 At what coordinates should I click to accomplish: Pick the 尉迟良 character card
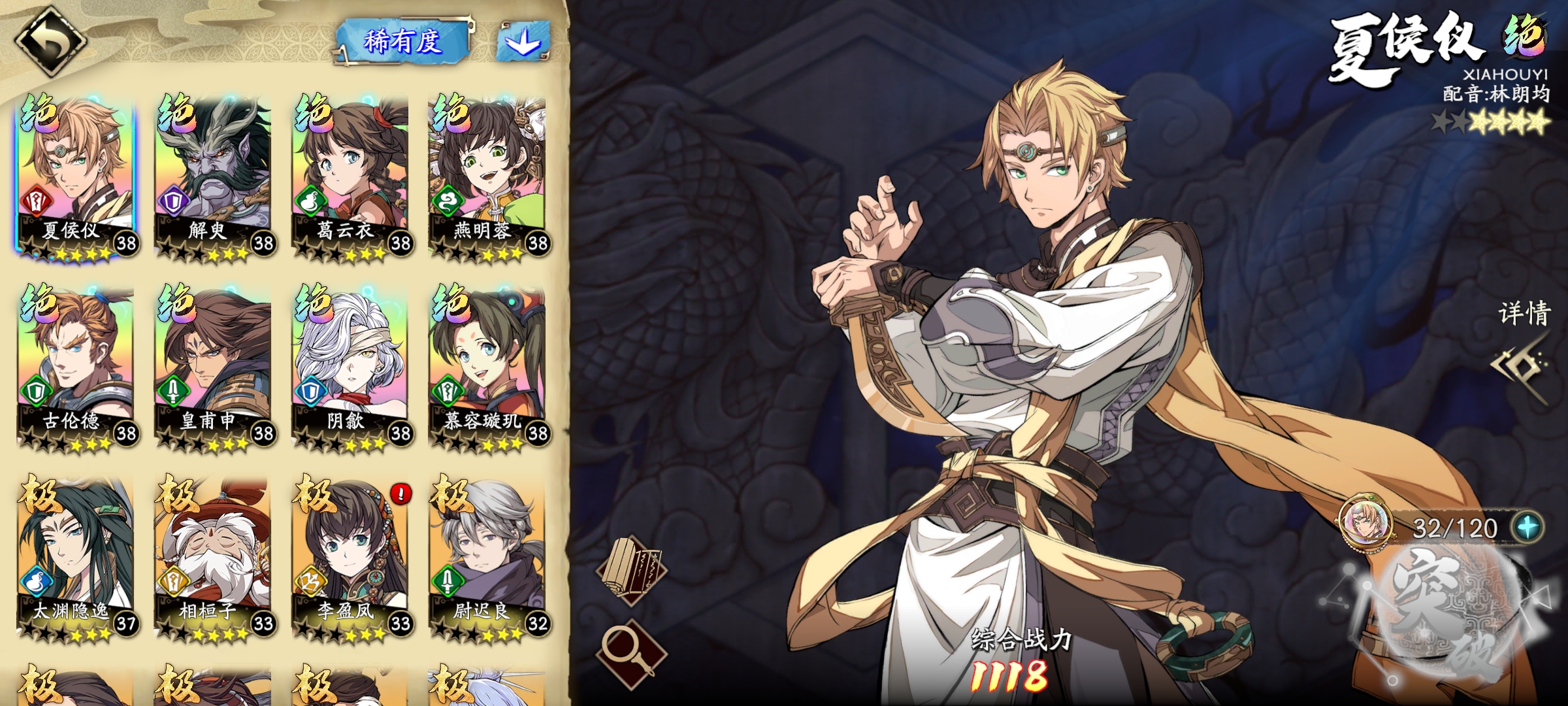click(x=487, y=557)
